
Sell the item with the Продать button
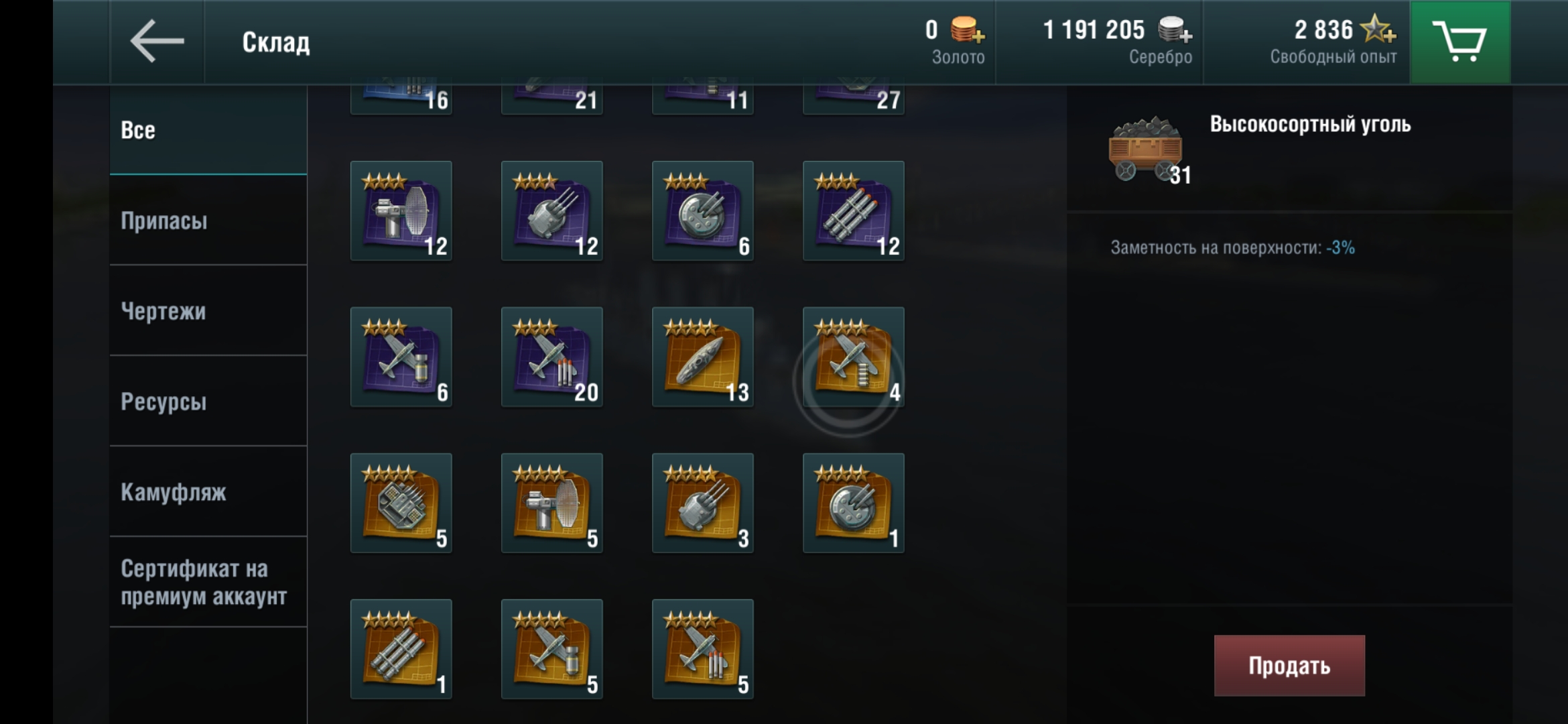[1289, 666]
